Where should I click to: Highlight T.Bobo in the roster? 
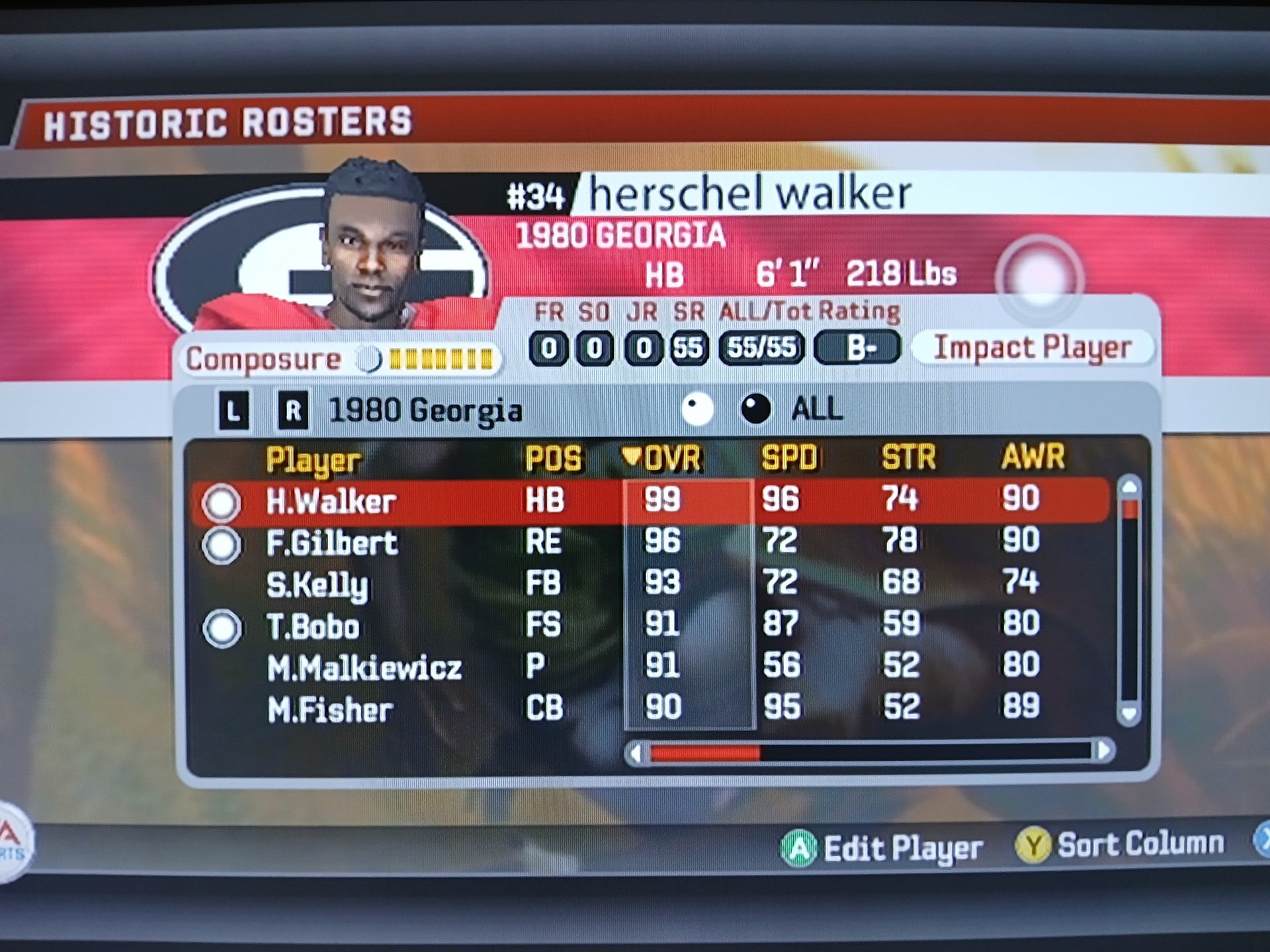tap(313, 627)
